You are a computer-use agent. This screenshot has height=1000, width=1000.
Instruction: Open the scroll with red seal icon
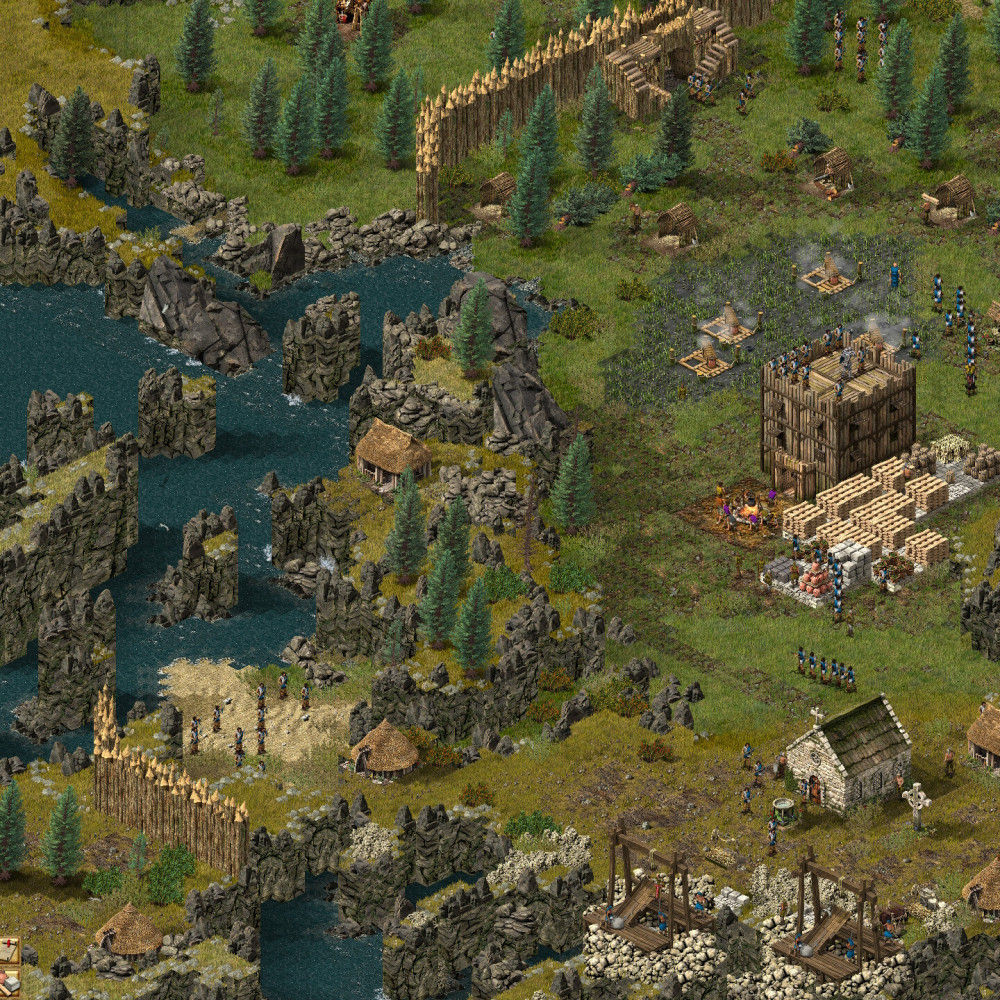click(8, 949)
